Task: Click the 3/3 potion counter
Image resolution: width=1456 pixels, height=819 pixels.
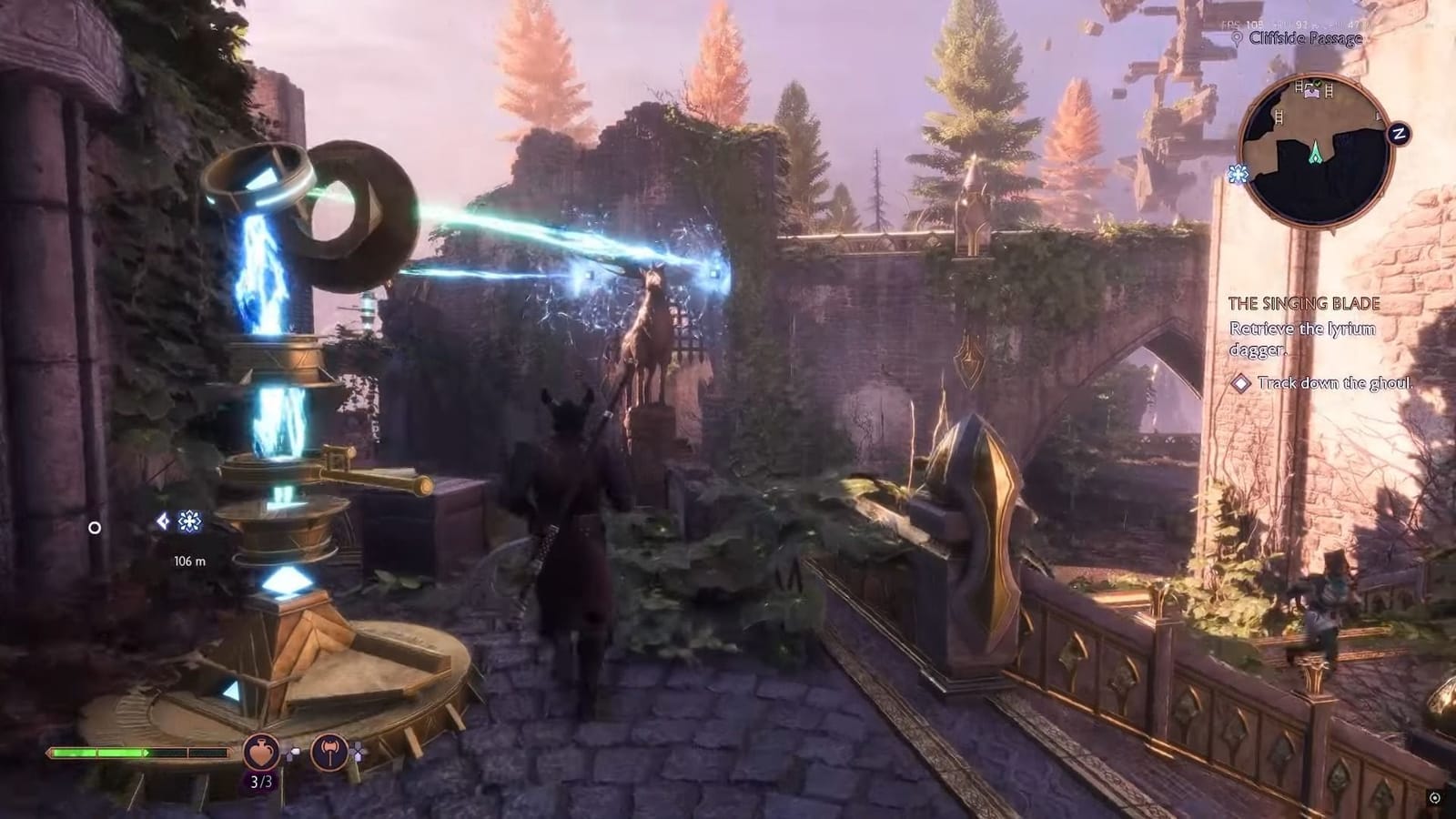Action: tap(261, 781)
